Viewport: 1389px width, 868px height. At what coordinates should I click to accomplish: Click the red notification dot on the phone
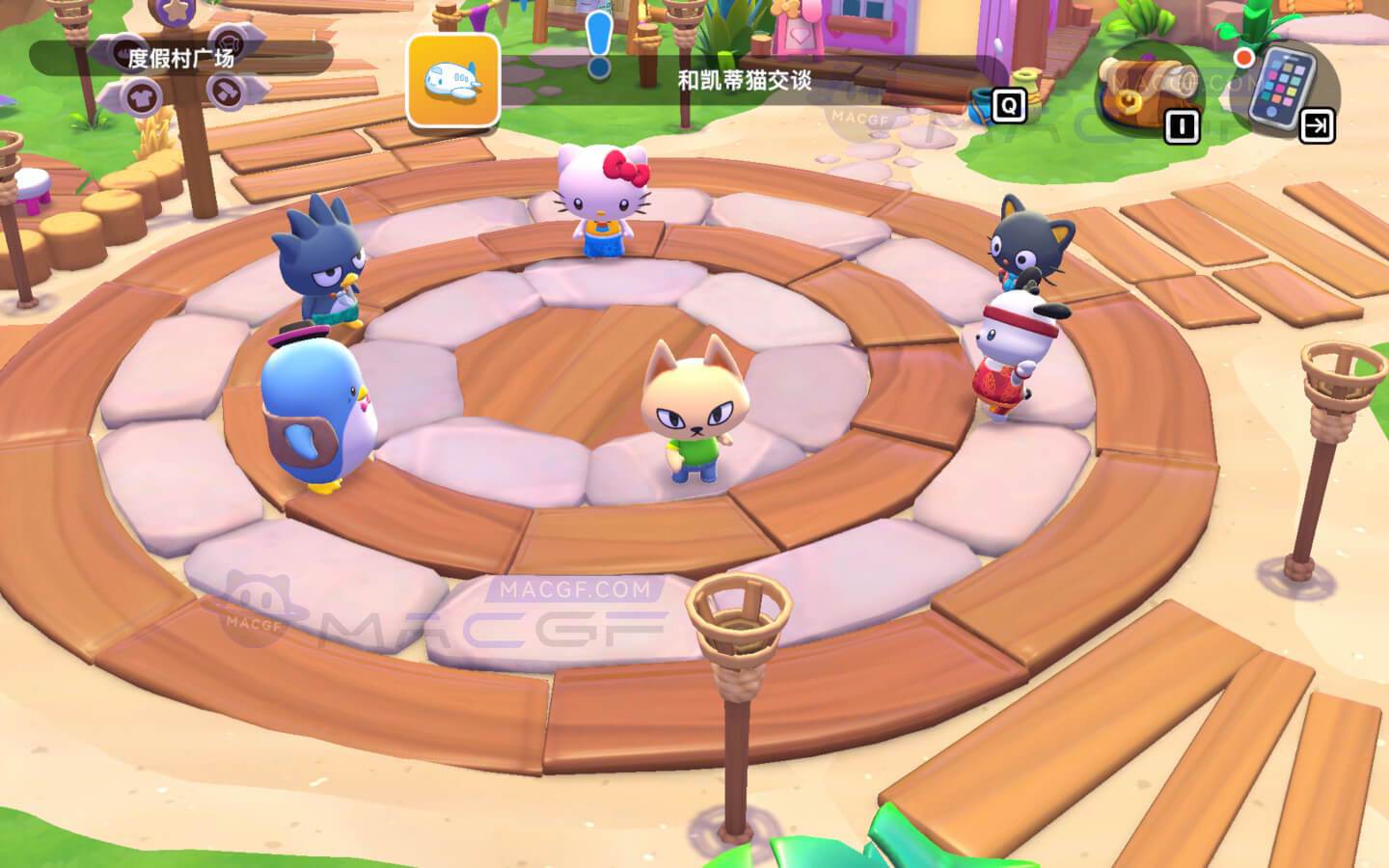click(x=1243, y=58)
